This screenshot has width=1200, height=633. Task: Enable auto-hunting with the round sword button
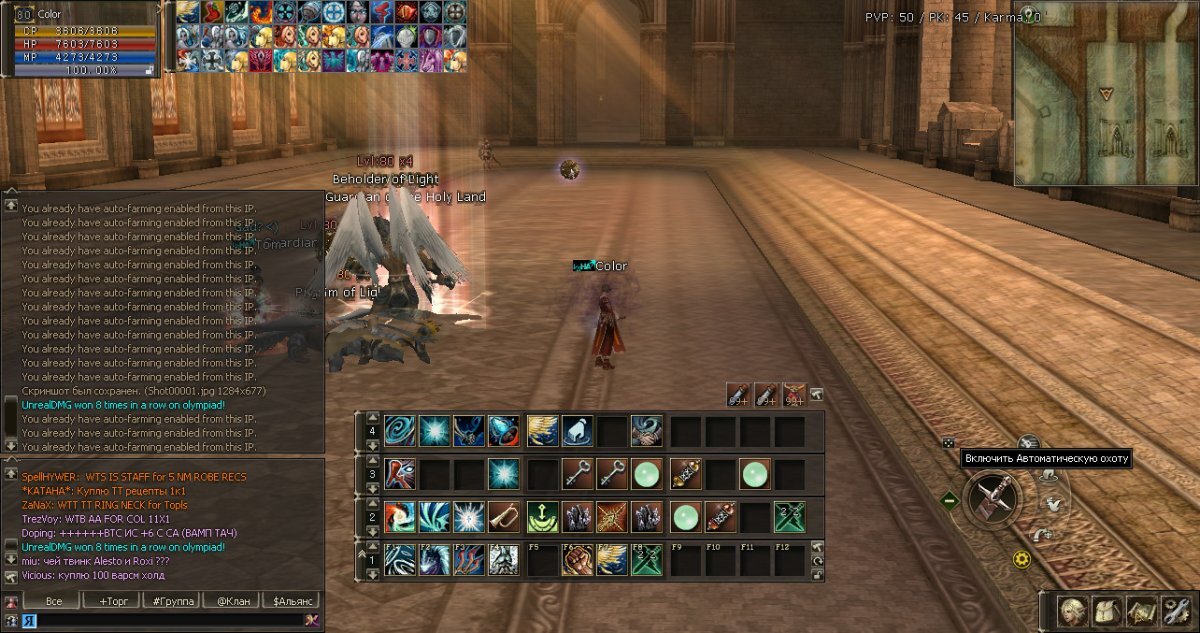[993, 497]
